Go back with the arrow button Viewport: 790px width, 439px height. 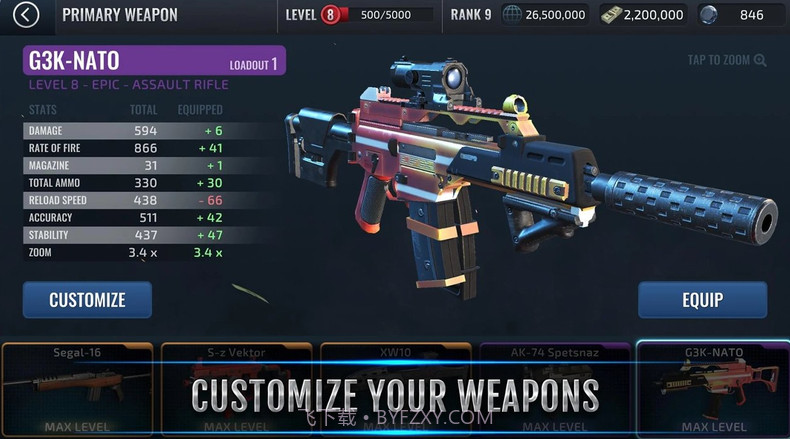pos(27,15)
